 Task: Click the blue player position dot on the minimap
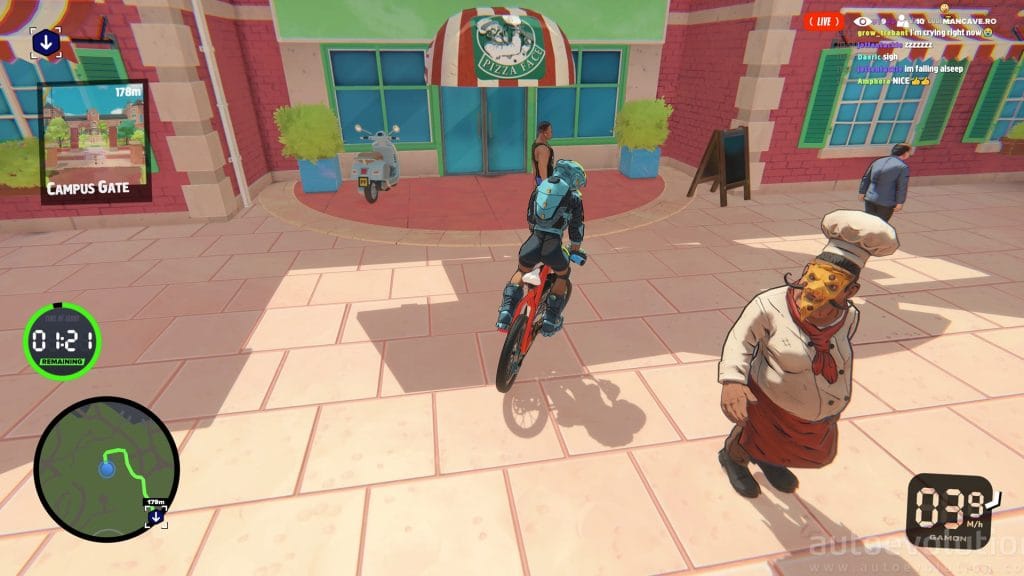pyautogui.click(x=107, y=469)
